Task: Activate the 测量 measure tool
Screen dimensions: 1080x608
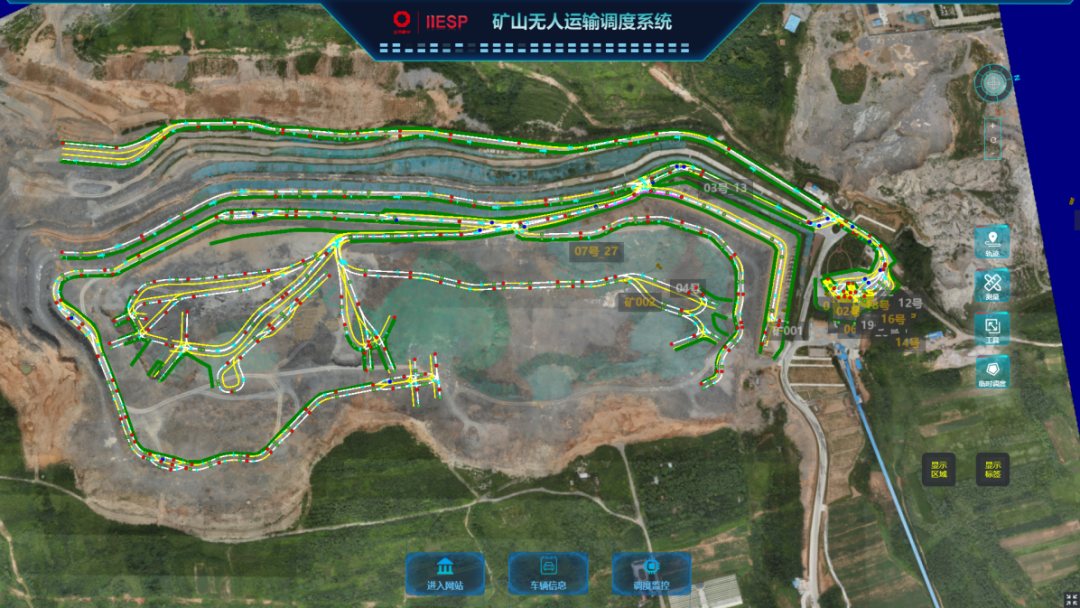Action: 992,286
